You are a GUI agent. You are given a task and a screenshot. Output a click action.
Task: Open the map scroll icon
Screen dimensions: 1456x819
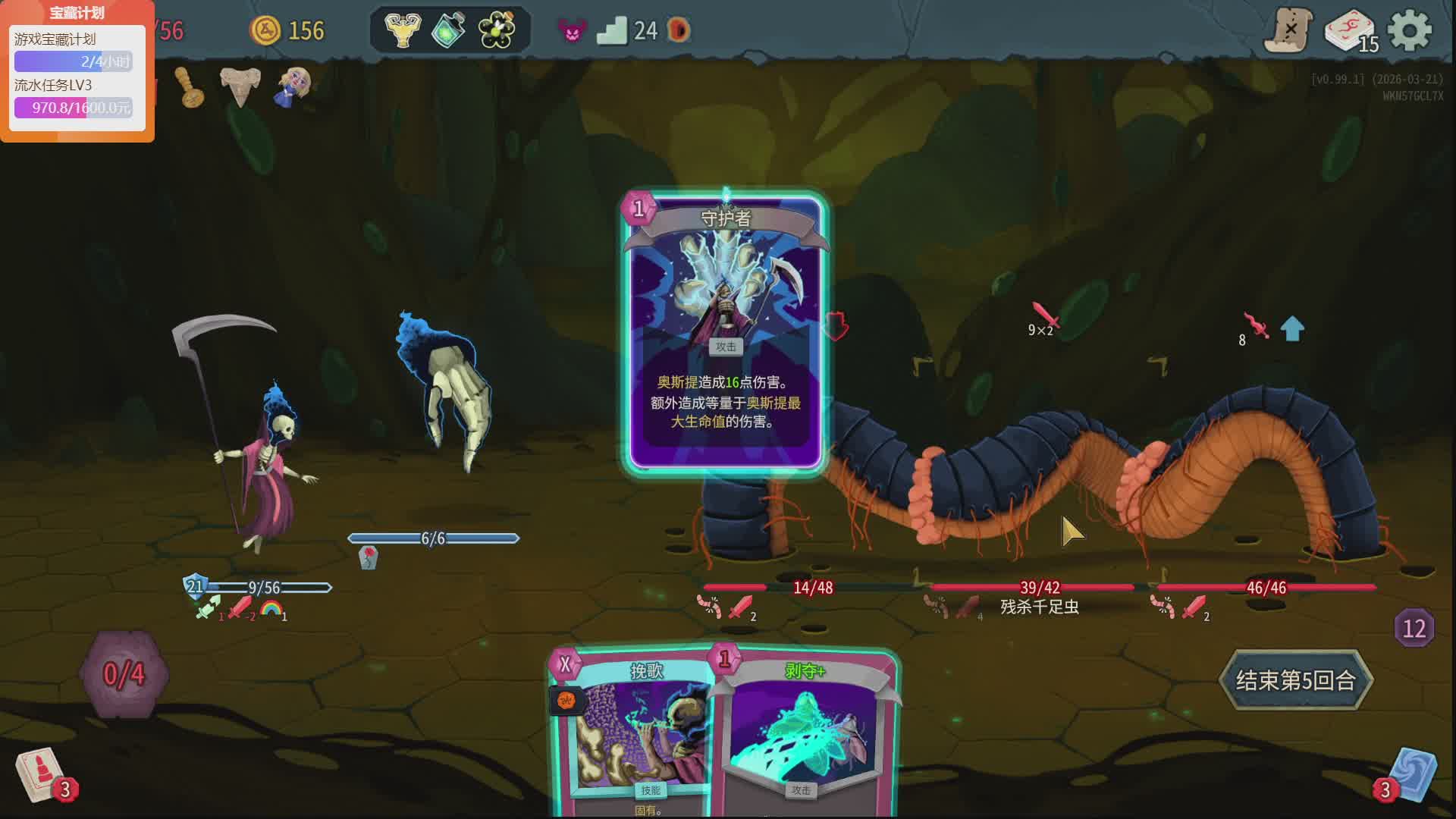coord(1288,31)
